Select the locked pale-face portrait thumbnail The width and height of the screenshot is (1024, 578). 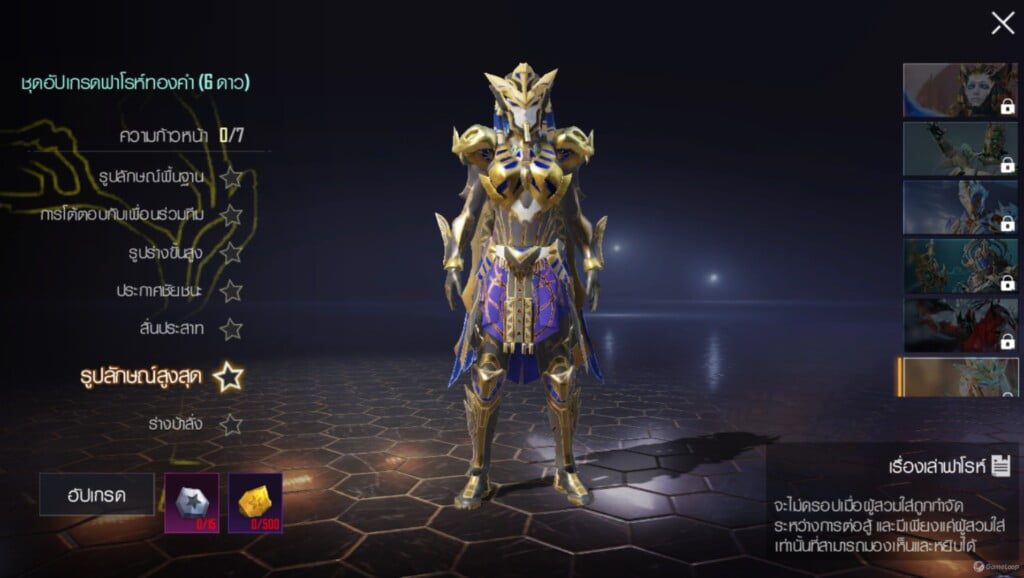coord(960,91)
